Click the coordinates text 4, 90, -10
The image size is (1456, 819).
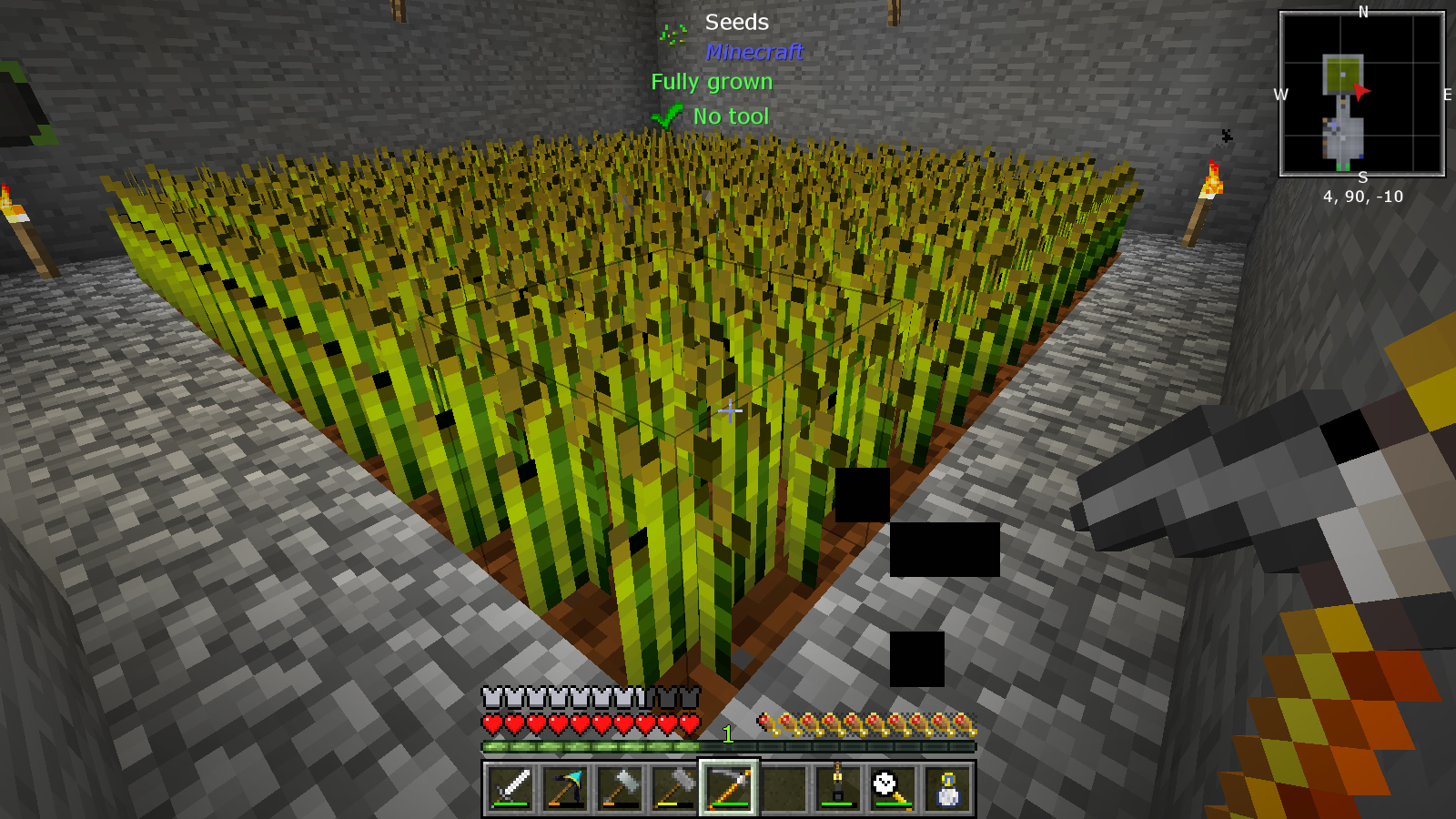point(1362,196)
